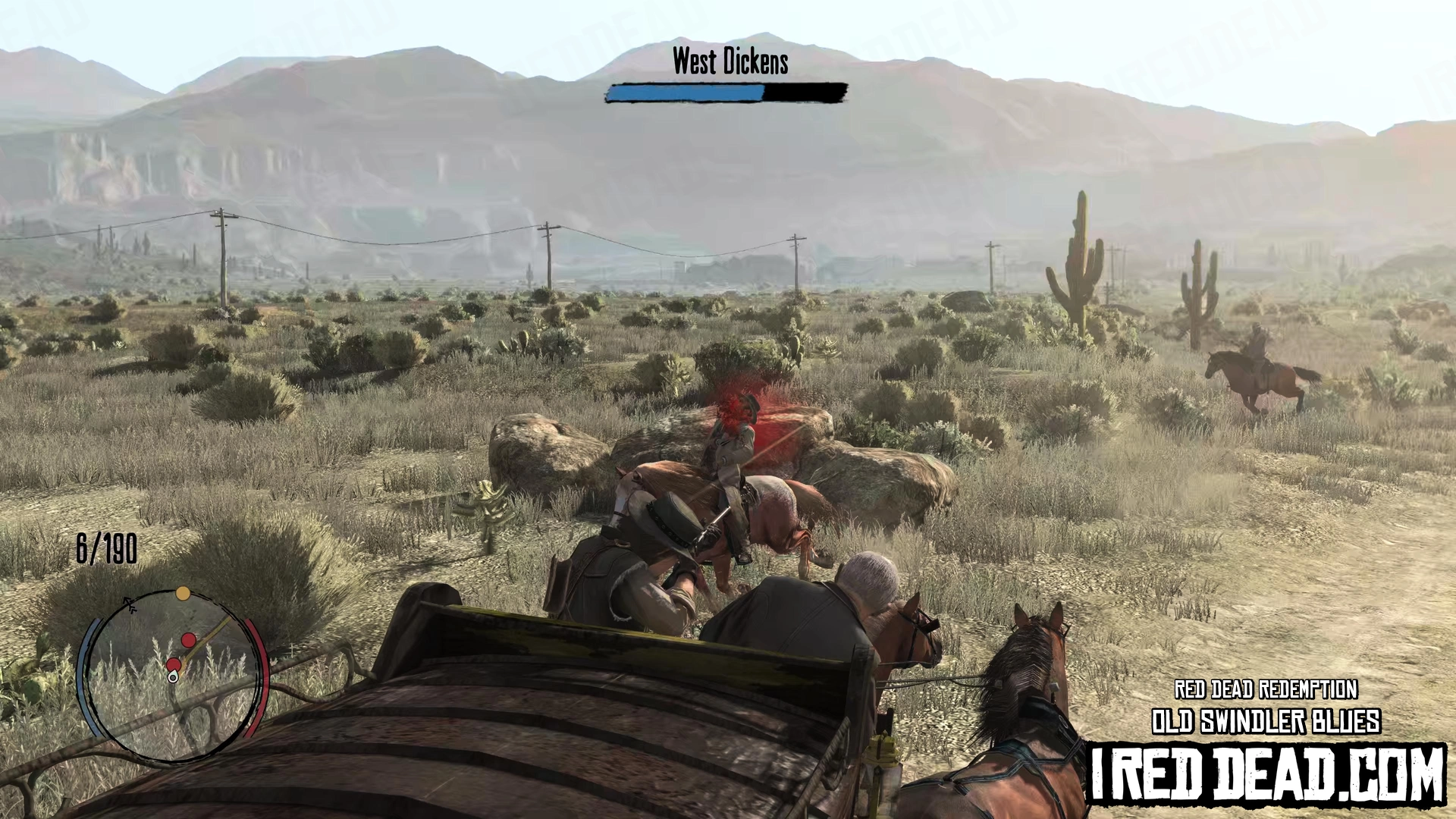Click the north arrow on the minimap
Image resolution: width=1456 pixels, height=819 pixels.
pos(130,604)
